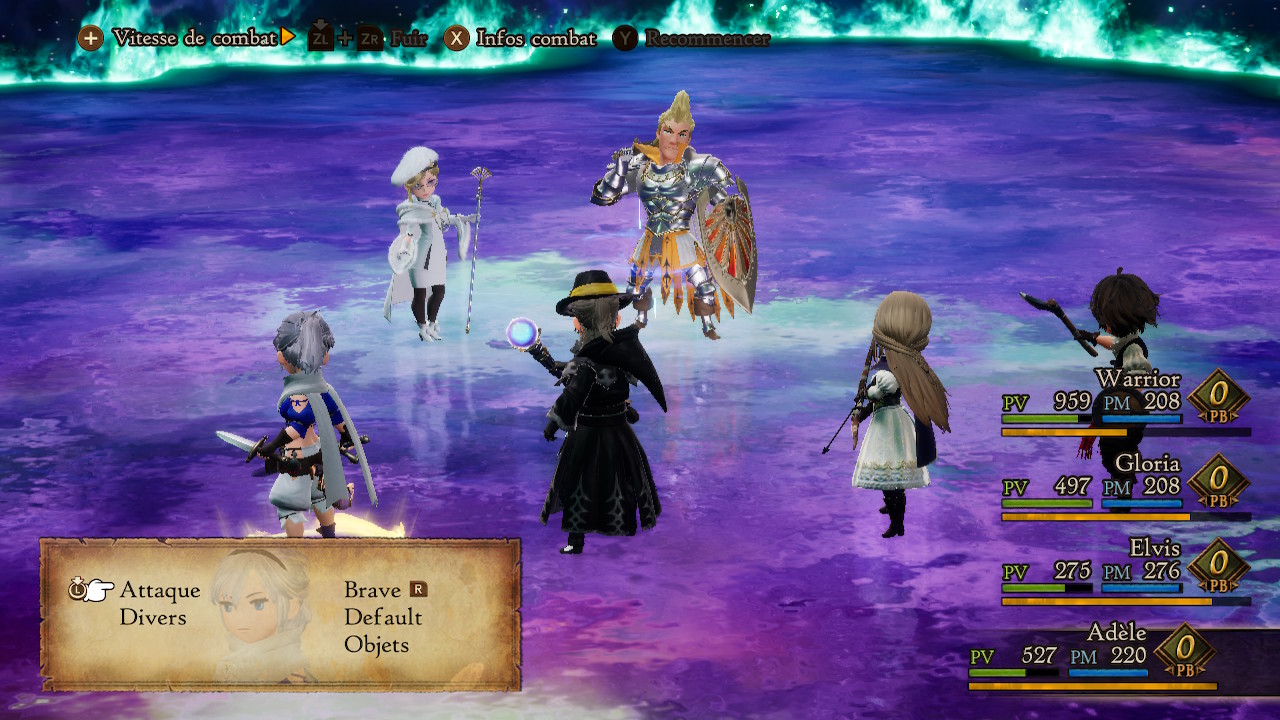Select the Default command
The width and height of the screenshot is (1280, 720).
(383, 617)
